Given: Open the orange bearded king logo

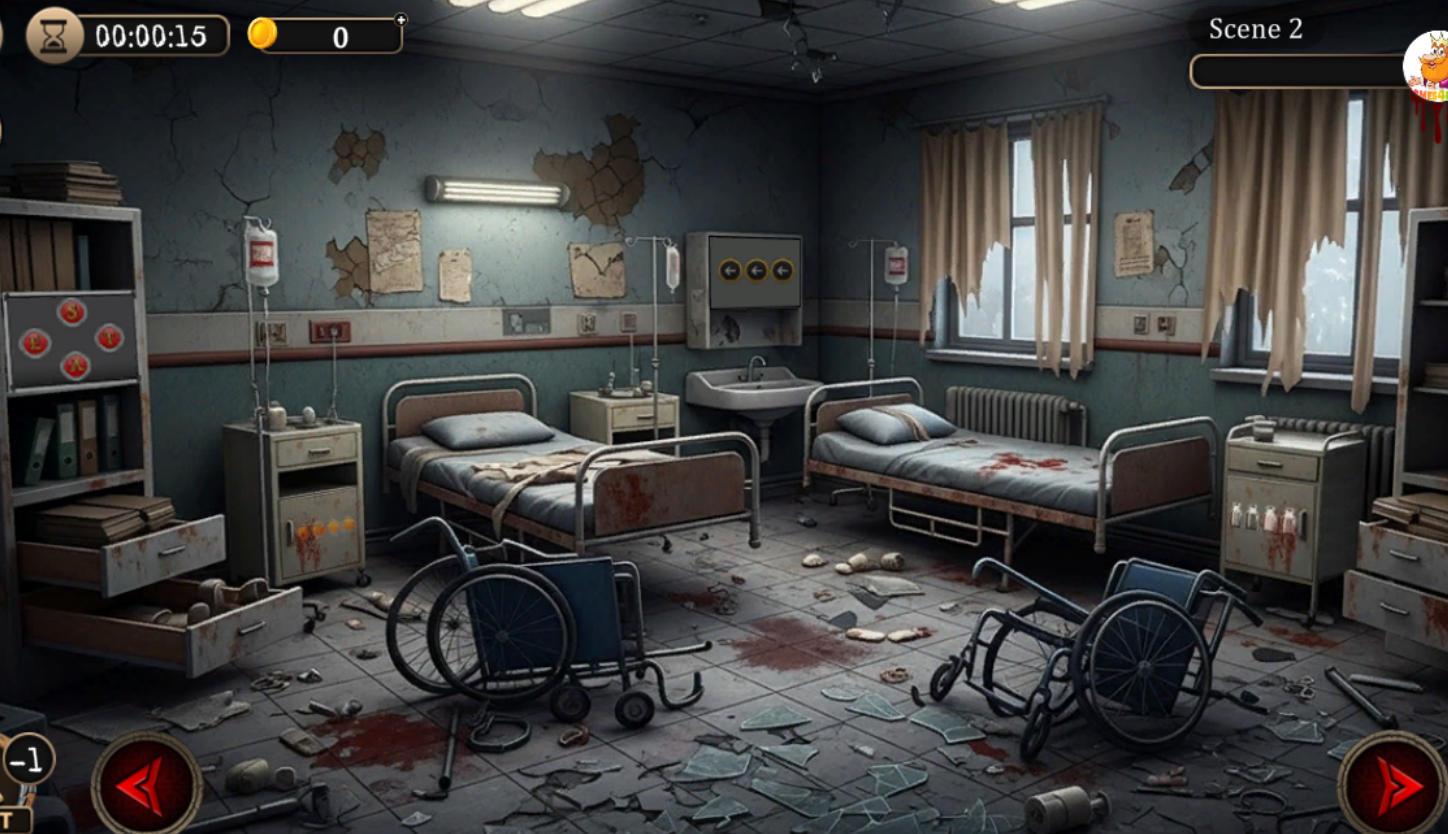Looking at the screenshot, I should click(x=1428, y=67).
